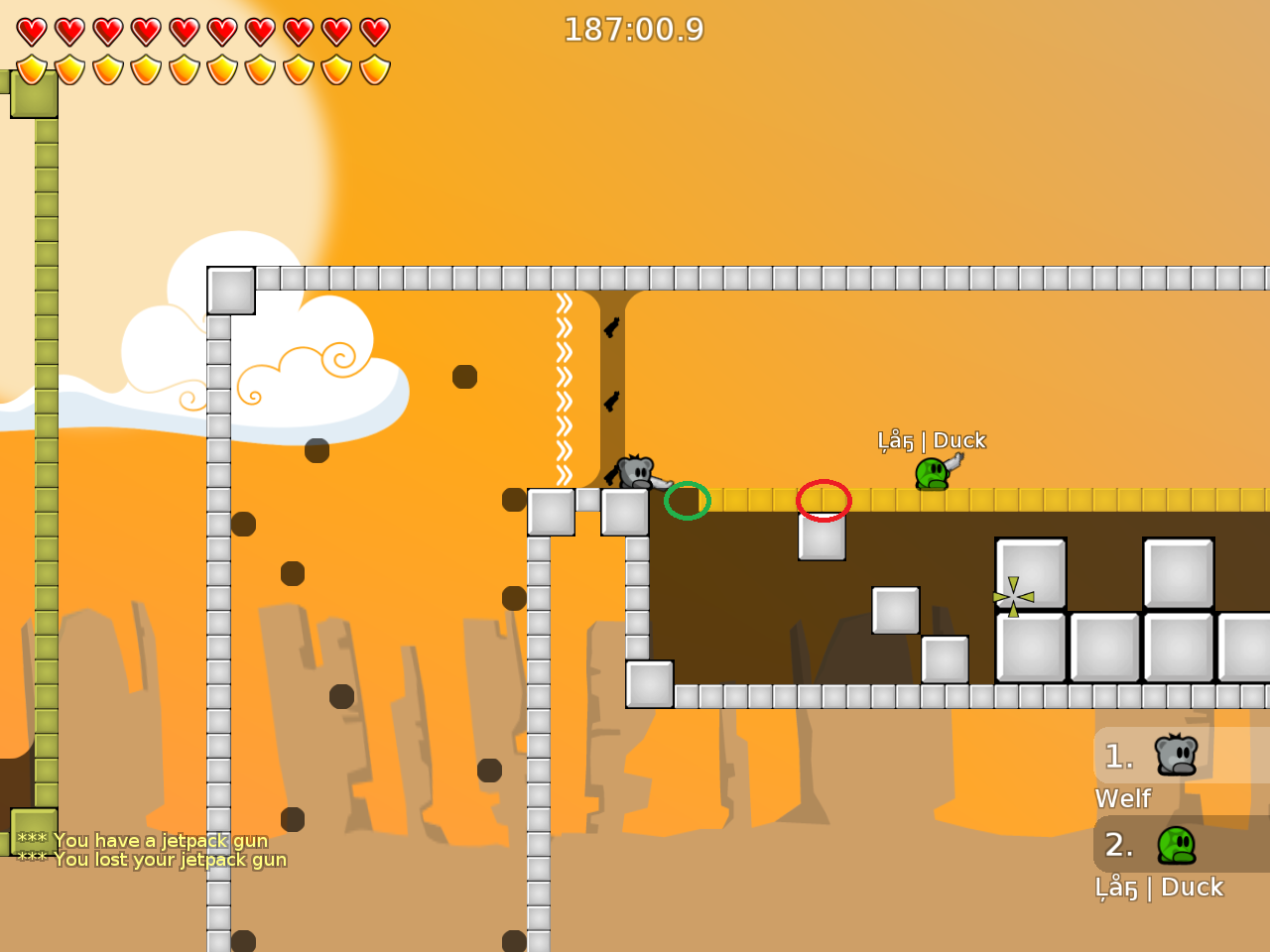Click Welf's grey tee avatar on the scoreboard
This screenshot has height=952, width=1270.
point(1177,756)
